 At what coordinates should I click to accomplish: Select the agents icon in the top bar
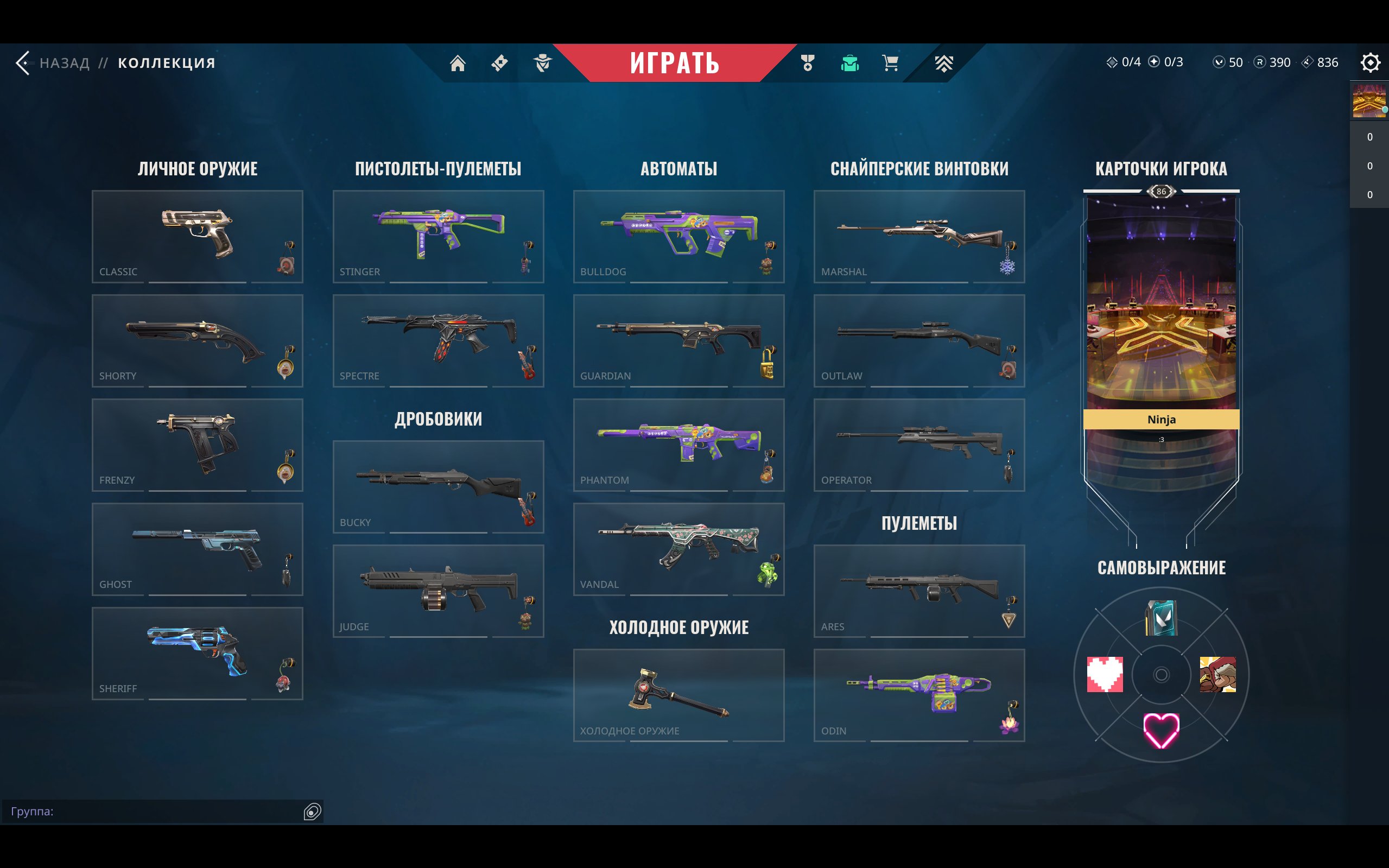click(542, 63)
